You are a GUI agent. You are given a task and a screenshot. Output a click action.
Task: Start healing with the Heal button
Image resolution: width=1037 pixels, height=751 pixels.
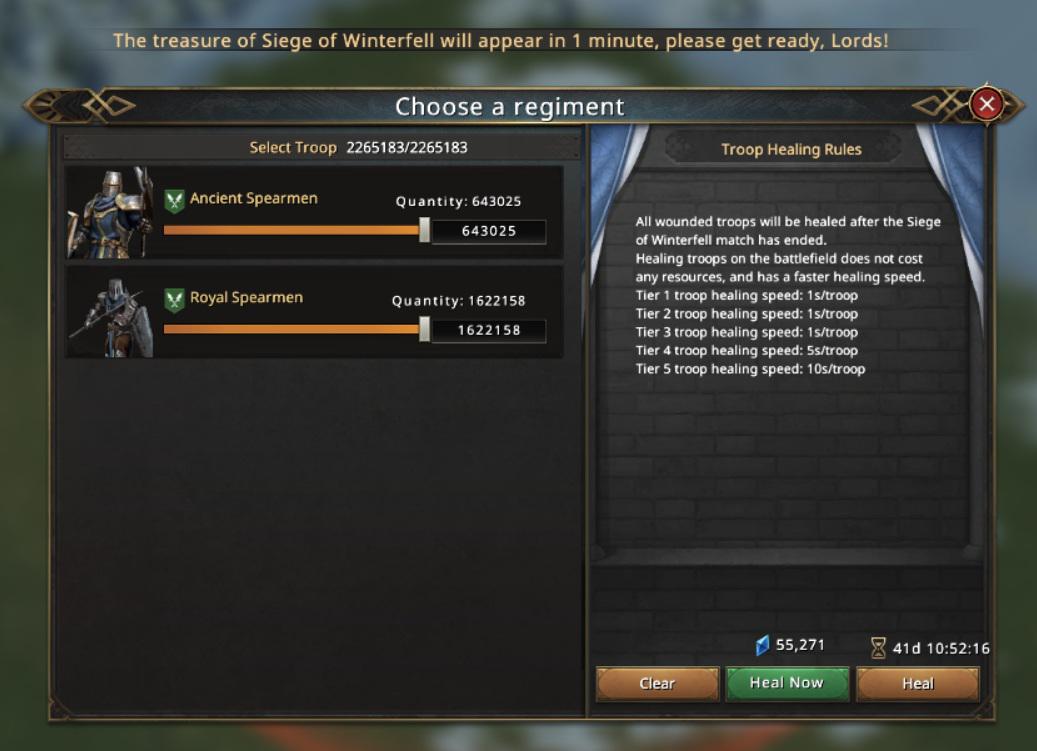click(917, 684)
